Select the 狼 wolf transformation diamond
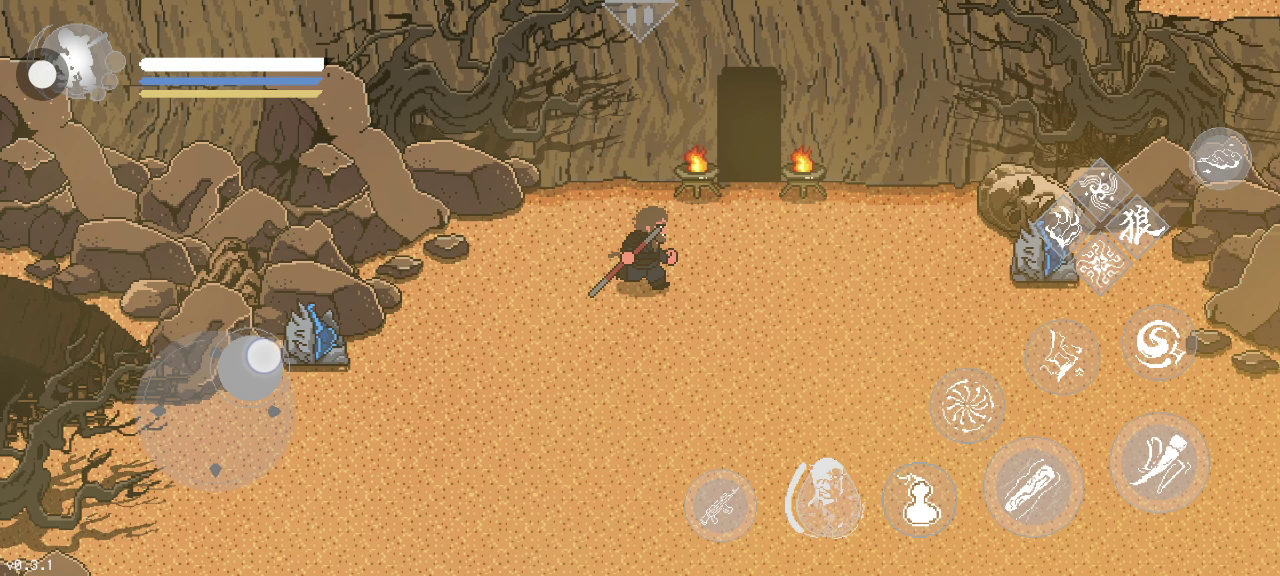Screen dimensions: 1280x576 (1136, 227)
